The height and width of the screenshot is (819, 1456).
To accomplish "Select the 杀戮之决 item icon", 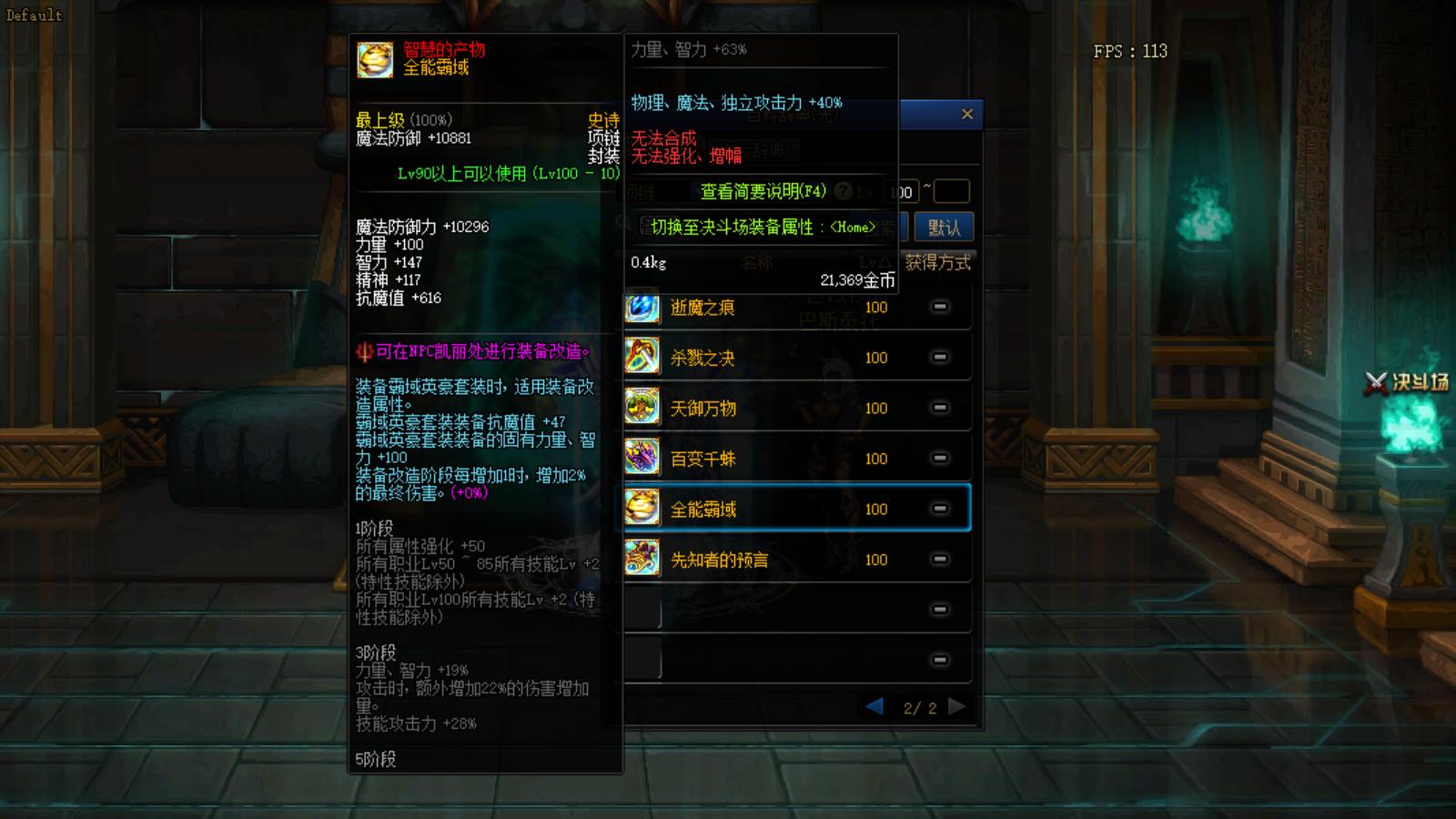I will (x=642, y=357).
